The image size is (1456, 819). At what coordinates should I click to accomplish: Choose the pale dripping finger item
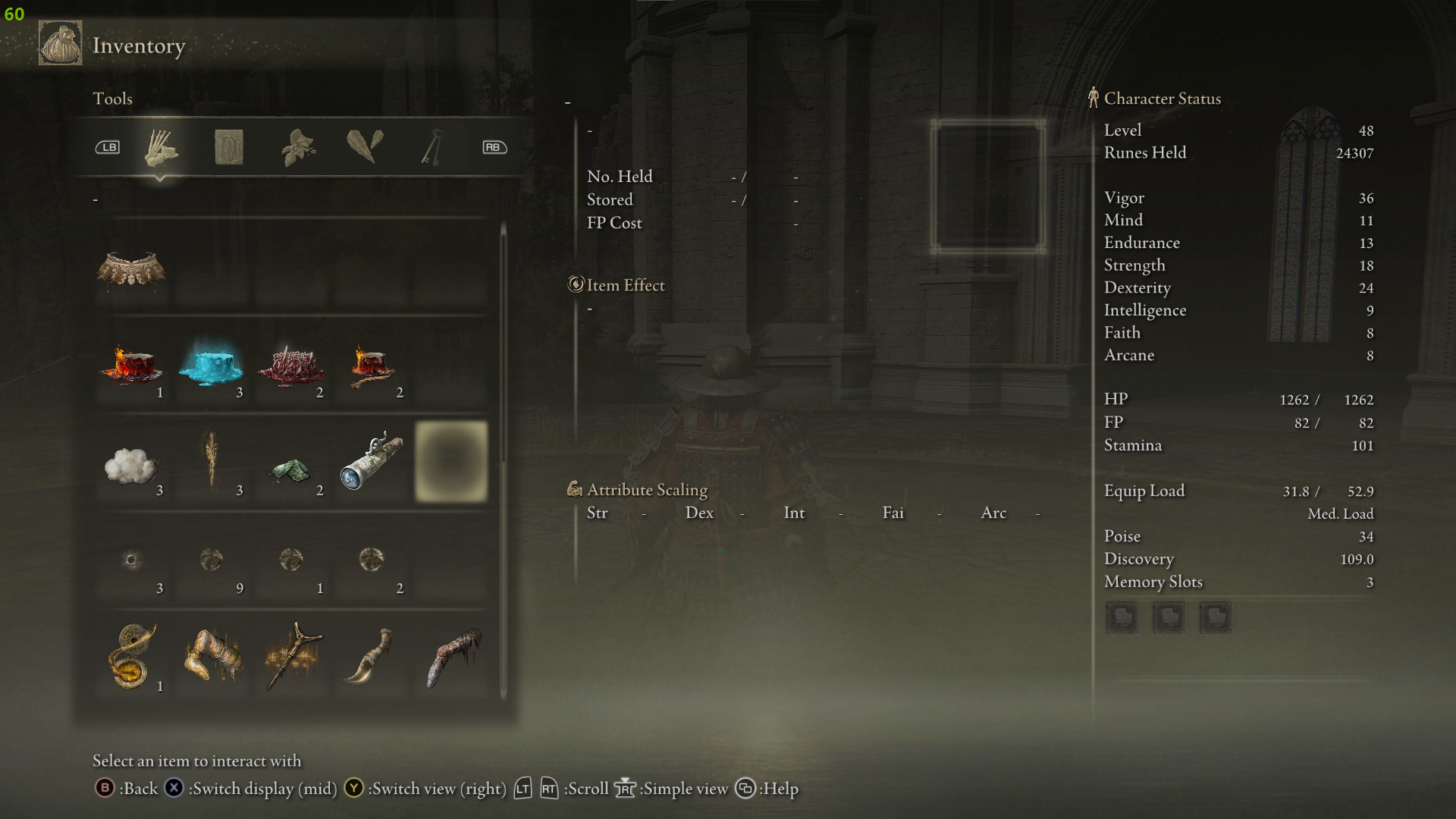[453, 657]
